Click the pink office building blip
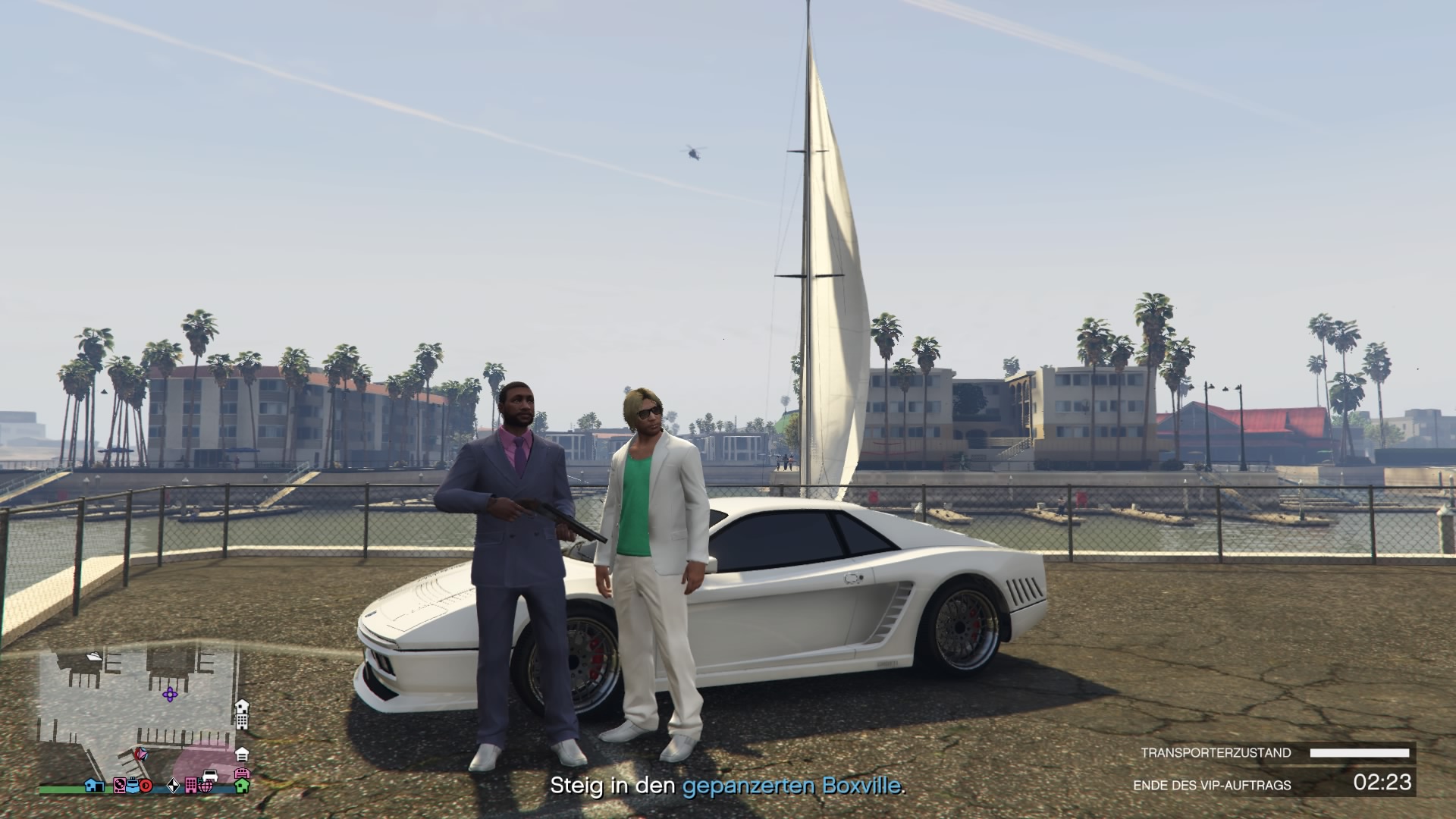This screenshot has height=819, width=1456. [191, 786]
